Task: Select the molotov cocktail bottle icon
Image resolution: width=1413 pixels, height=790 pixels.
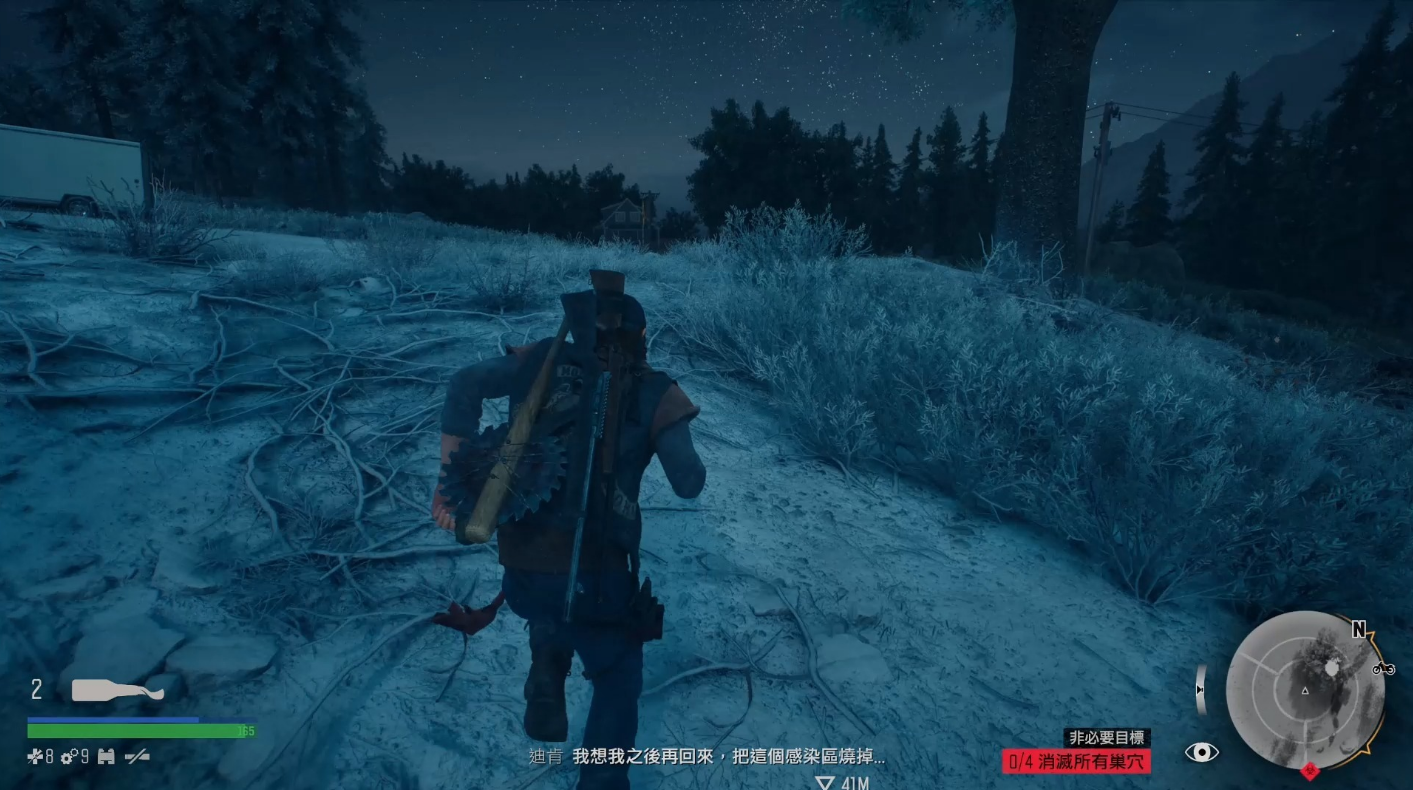Action: [117, 690]
